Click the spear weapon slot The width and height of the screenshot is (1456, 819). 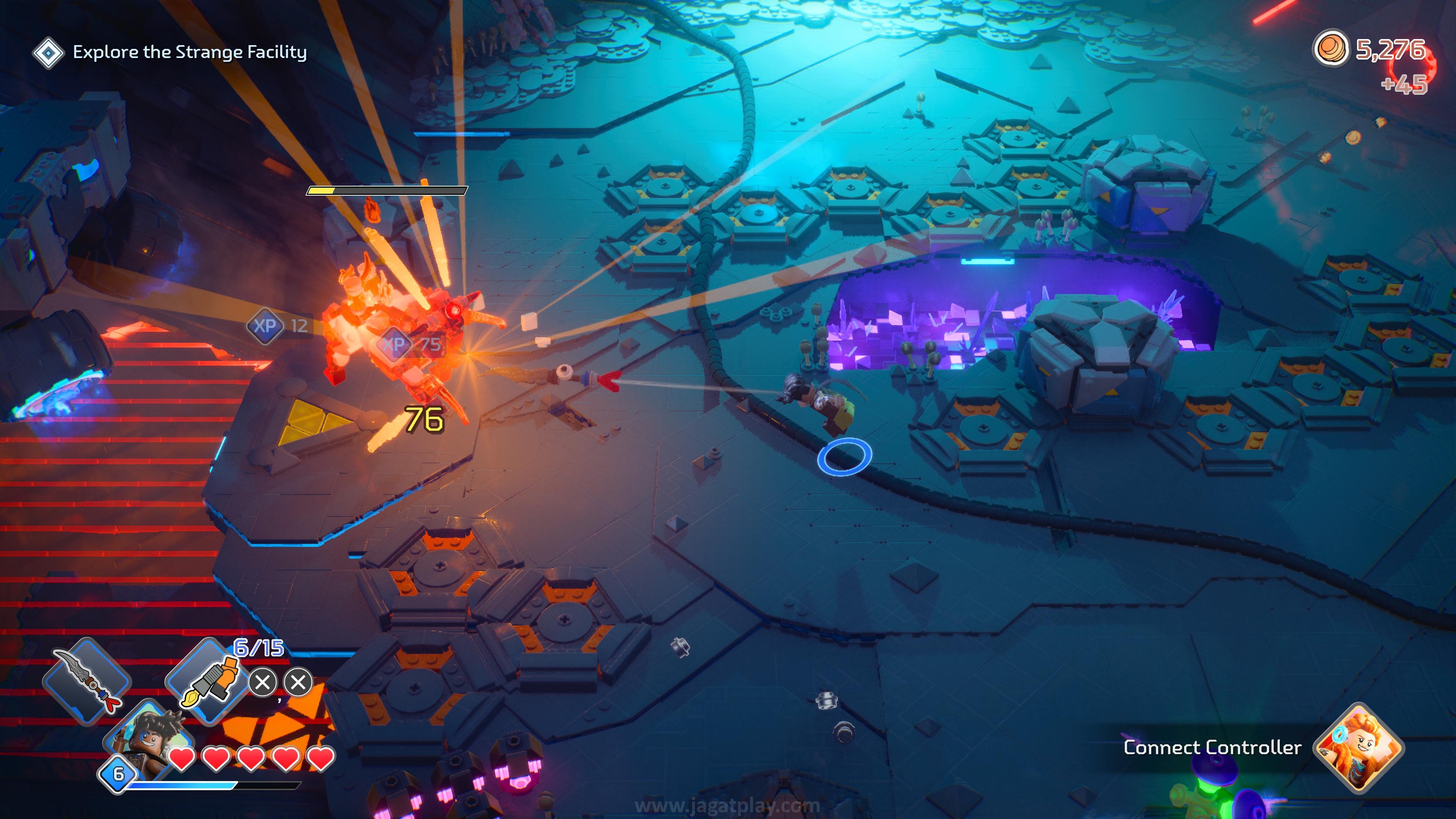pos(88,680)
